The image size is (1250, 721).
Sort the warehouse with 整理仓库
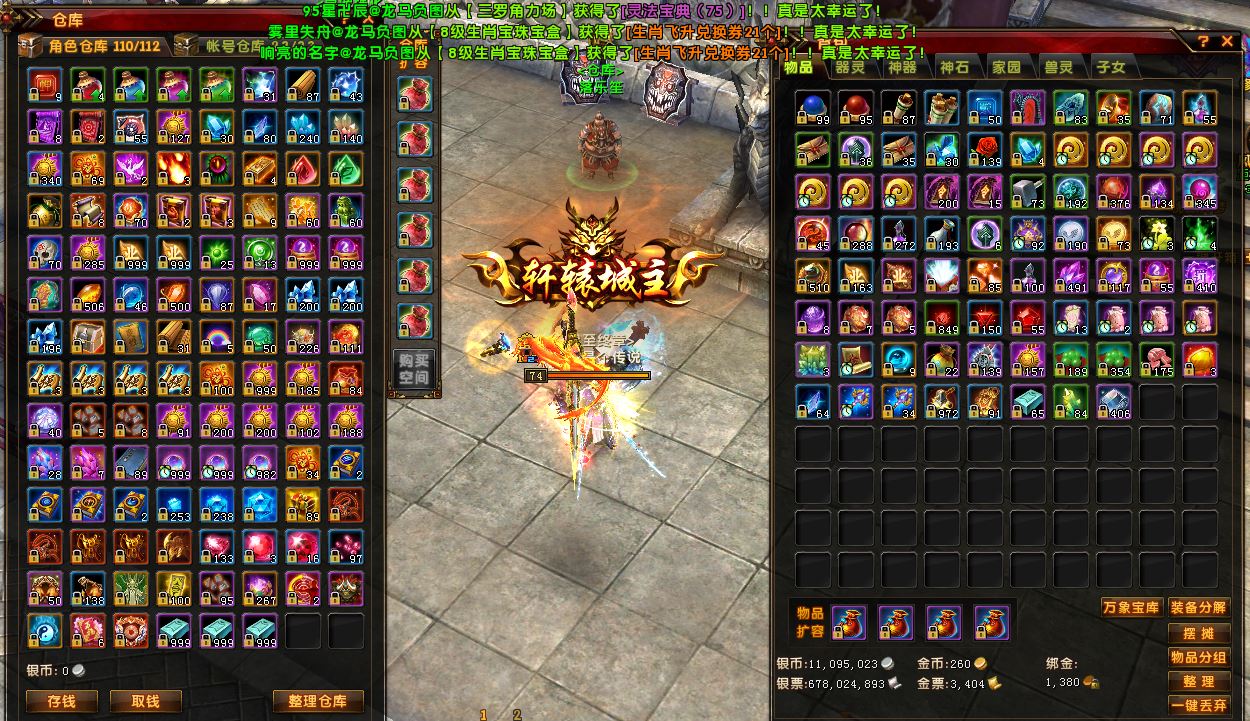(x=315, y=701)
